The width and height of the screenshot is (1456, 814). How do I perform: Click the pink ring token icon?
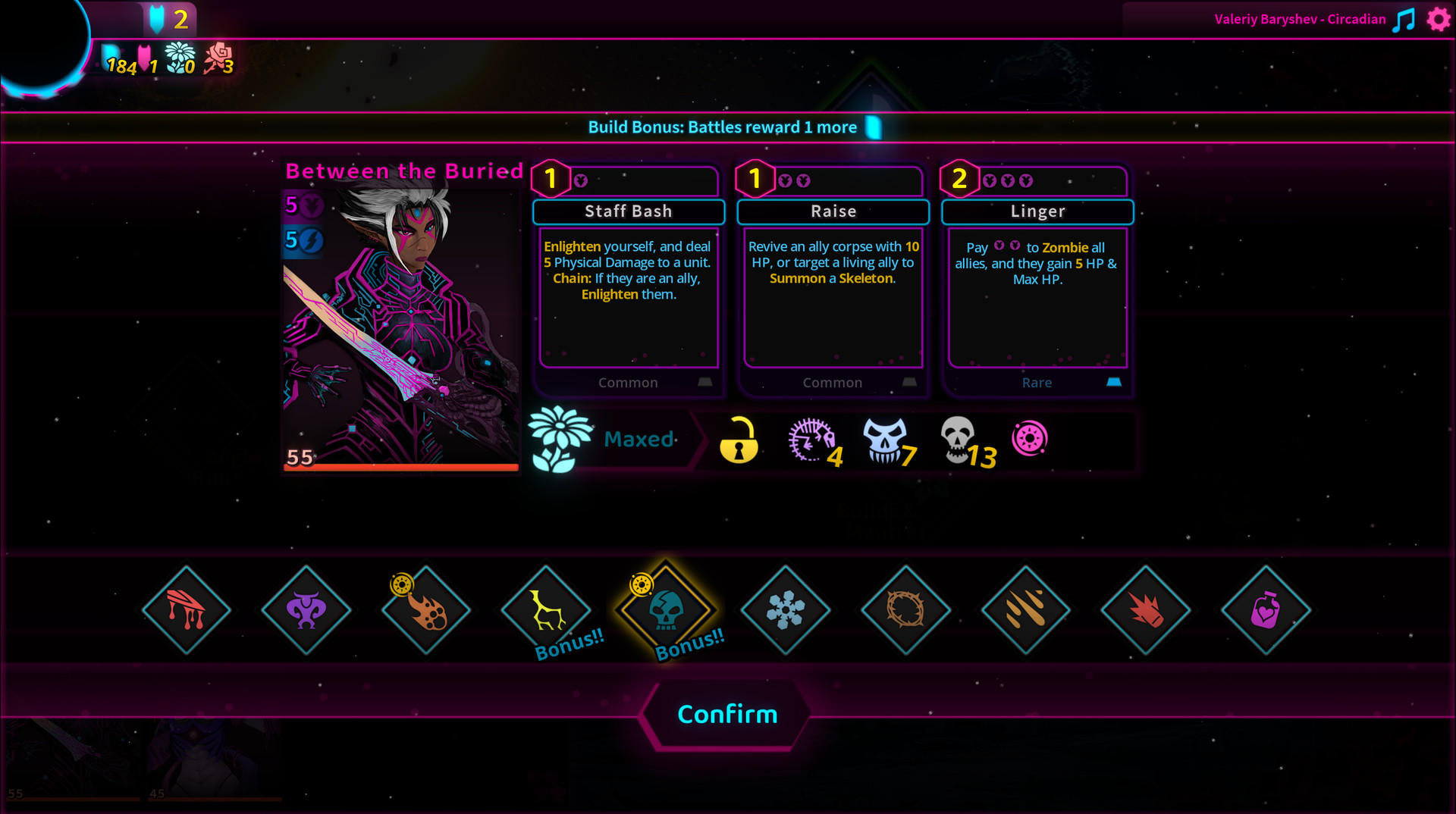1029,438
